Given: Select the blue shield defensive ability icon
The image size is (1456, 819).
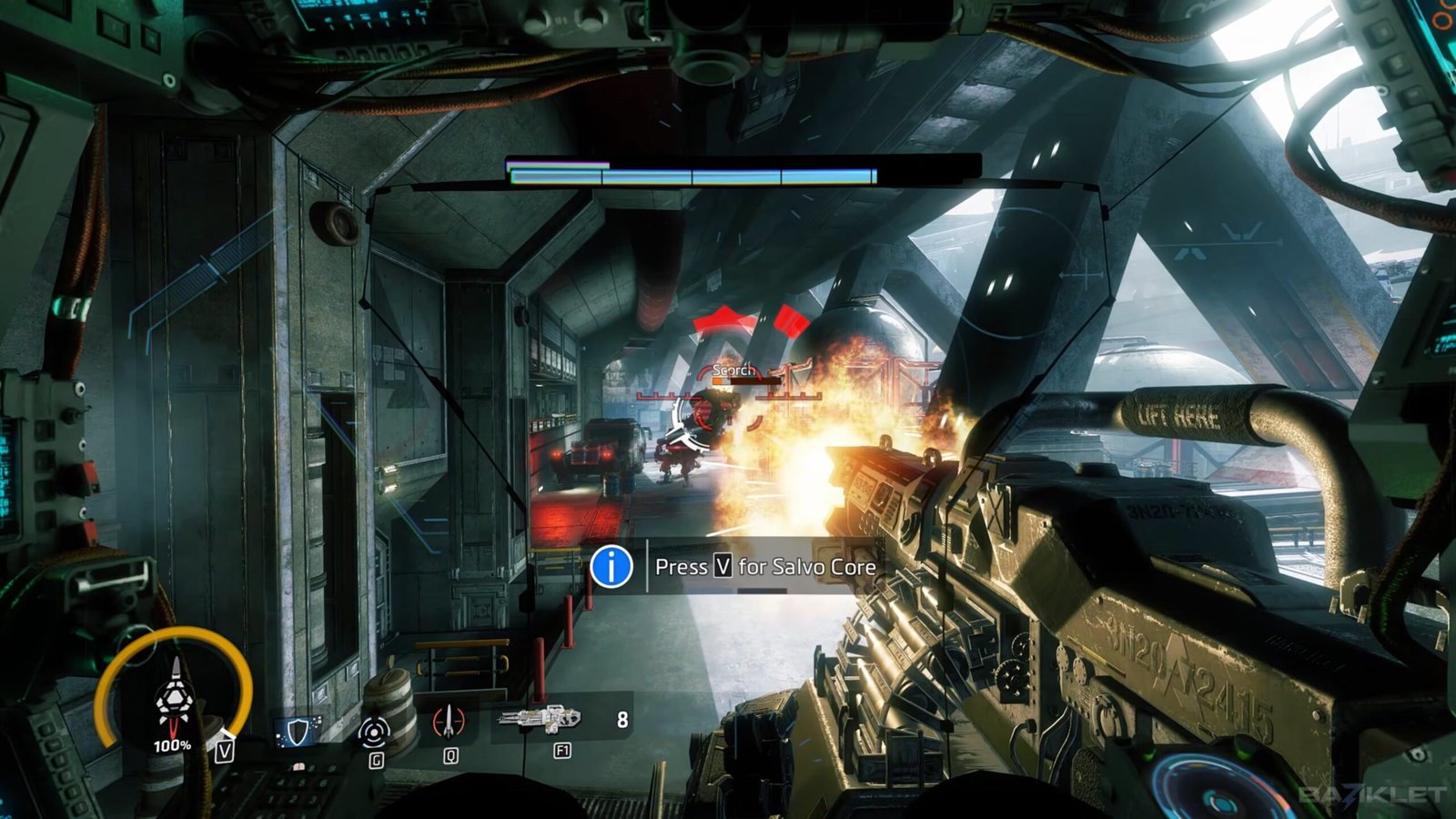Looking at the screenshot, I should click(298, 731).
